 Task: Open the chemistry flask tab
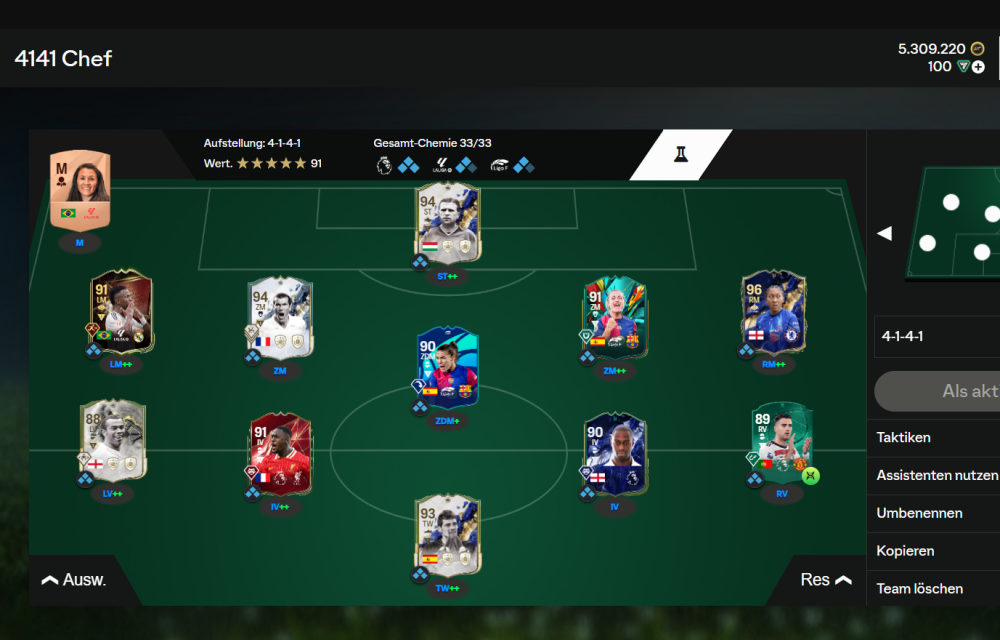point(681,155)
